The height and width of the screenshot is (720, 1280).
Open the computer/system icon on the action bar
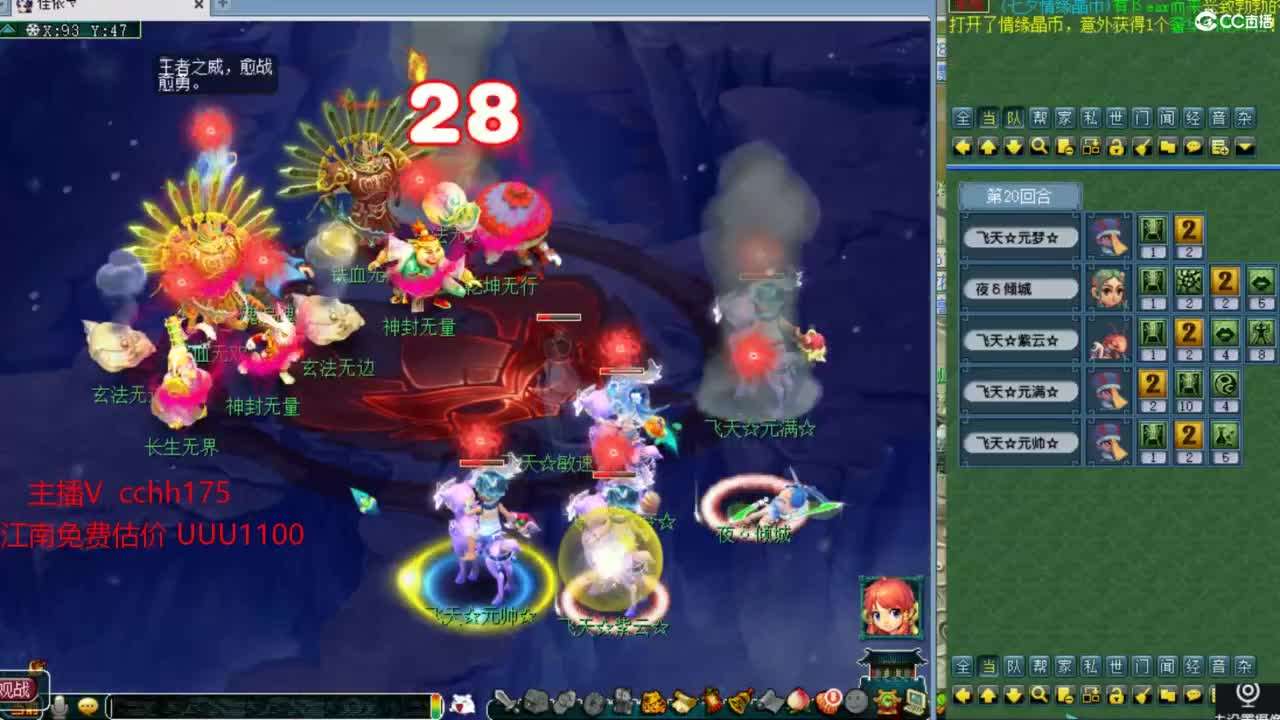tap(915, 703)
